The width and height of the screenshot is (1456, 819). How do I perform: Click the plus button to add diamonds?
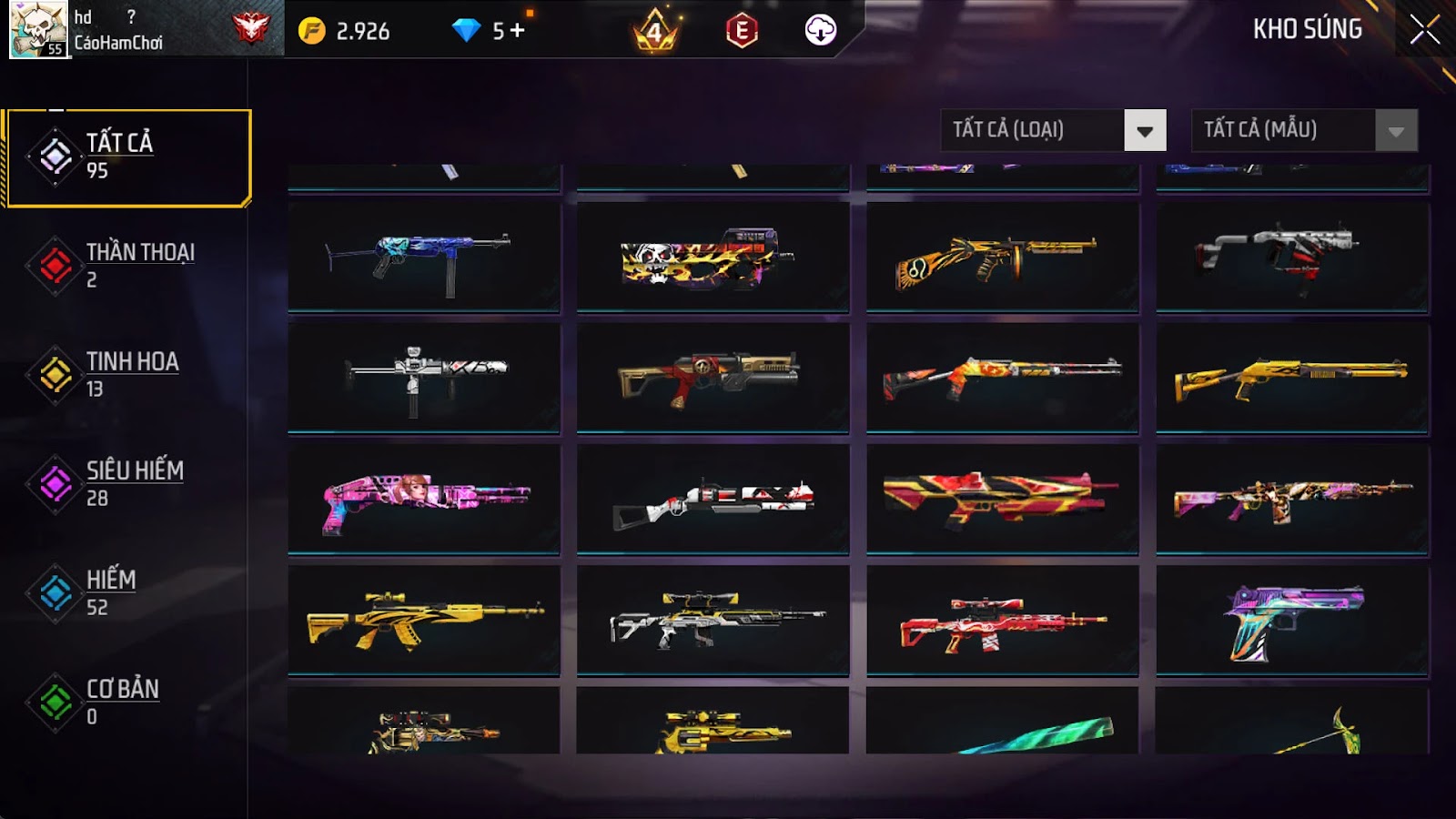click(518, 31)
